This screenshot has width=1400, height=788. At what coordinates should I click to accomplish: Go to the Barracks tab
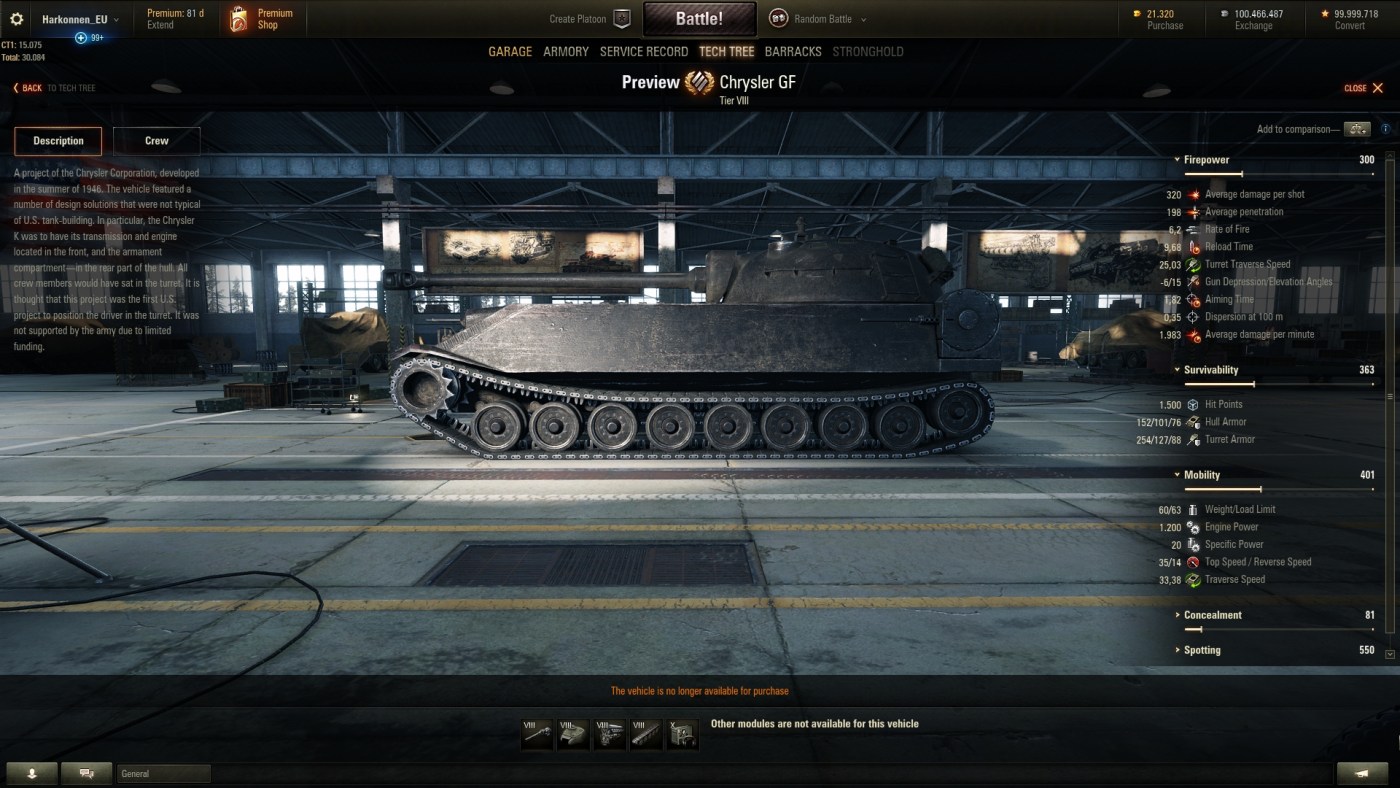(793, 52)
